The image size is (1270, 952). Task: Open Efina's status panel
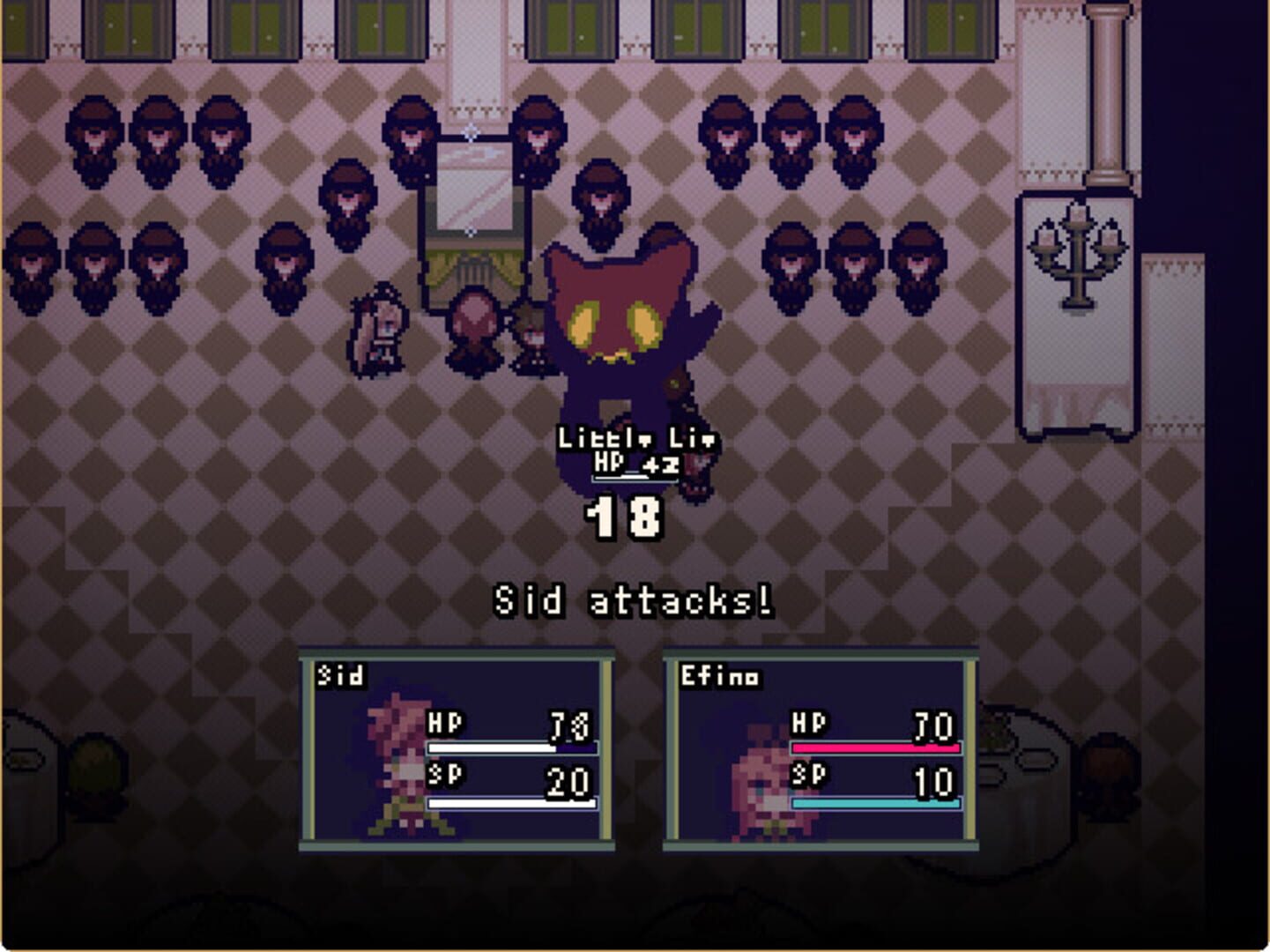coord(824,749)
